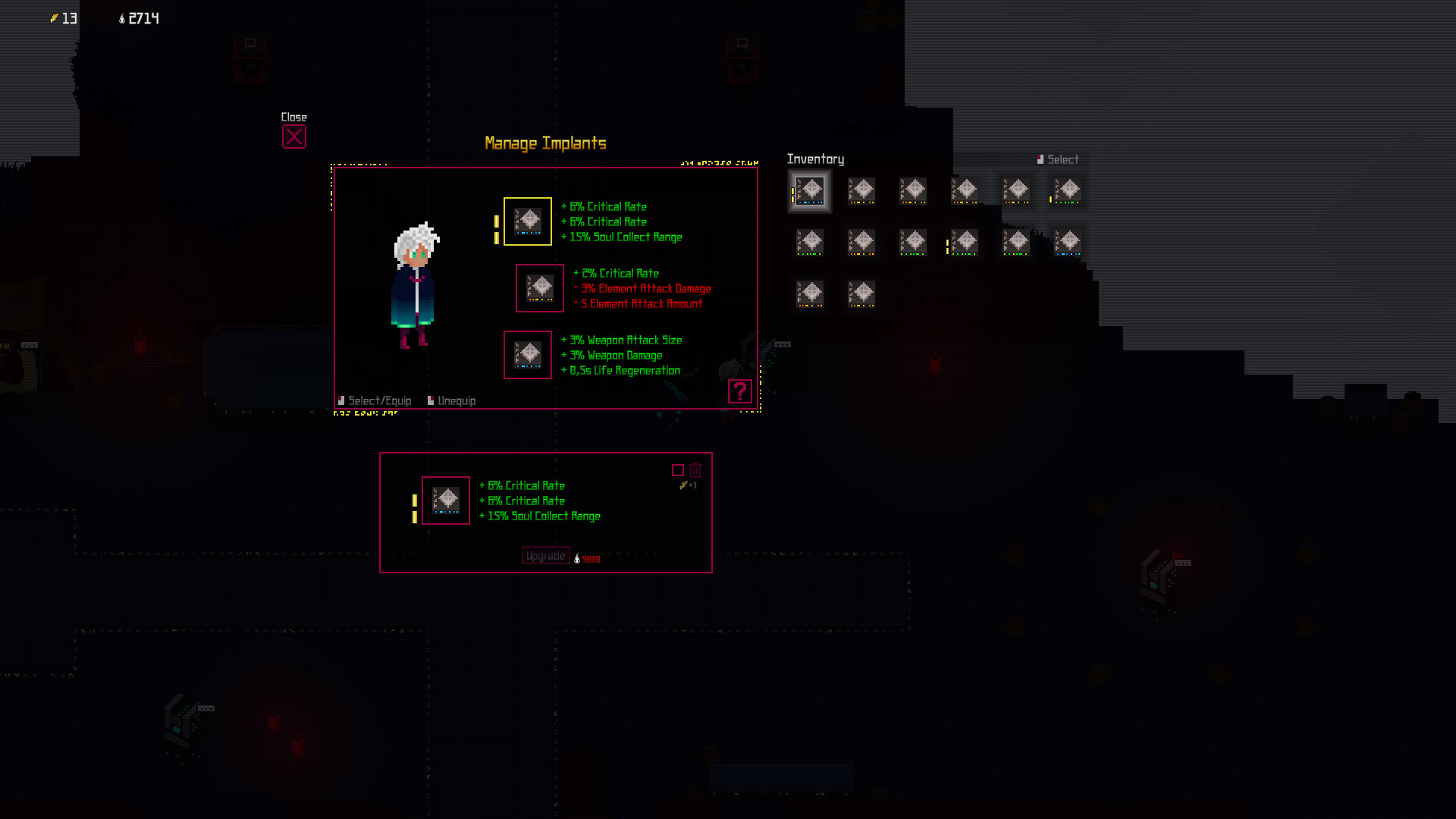Viewport: 1456px width, 819px height.
Task: Select implant showing -3% Element Attack Damage
Action: pyautogui.click(x=540, y=288)
